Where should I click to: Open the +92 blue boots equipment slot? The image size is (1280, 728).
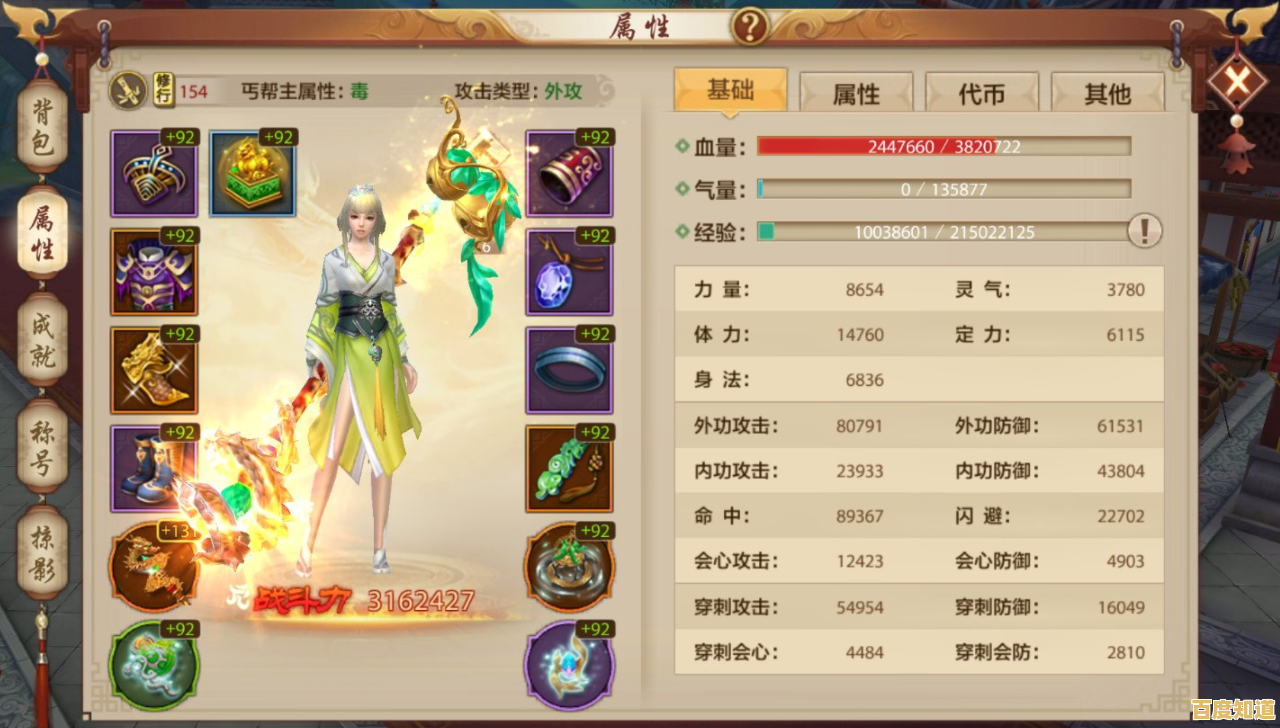[x=154, y=467]
